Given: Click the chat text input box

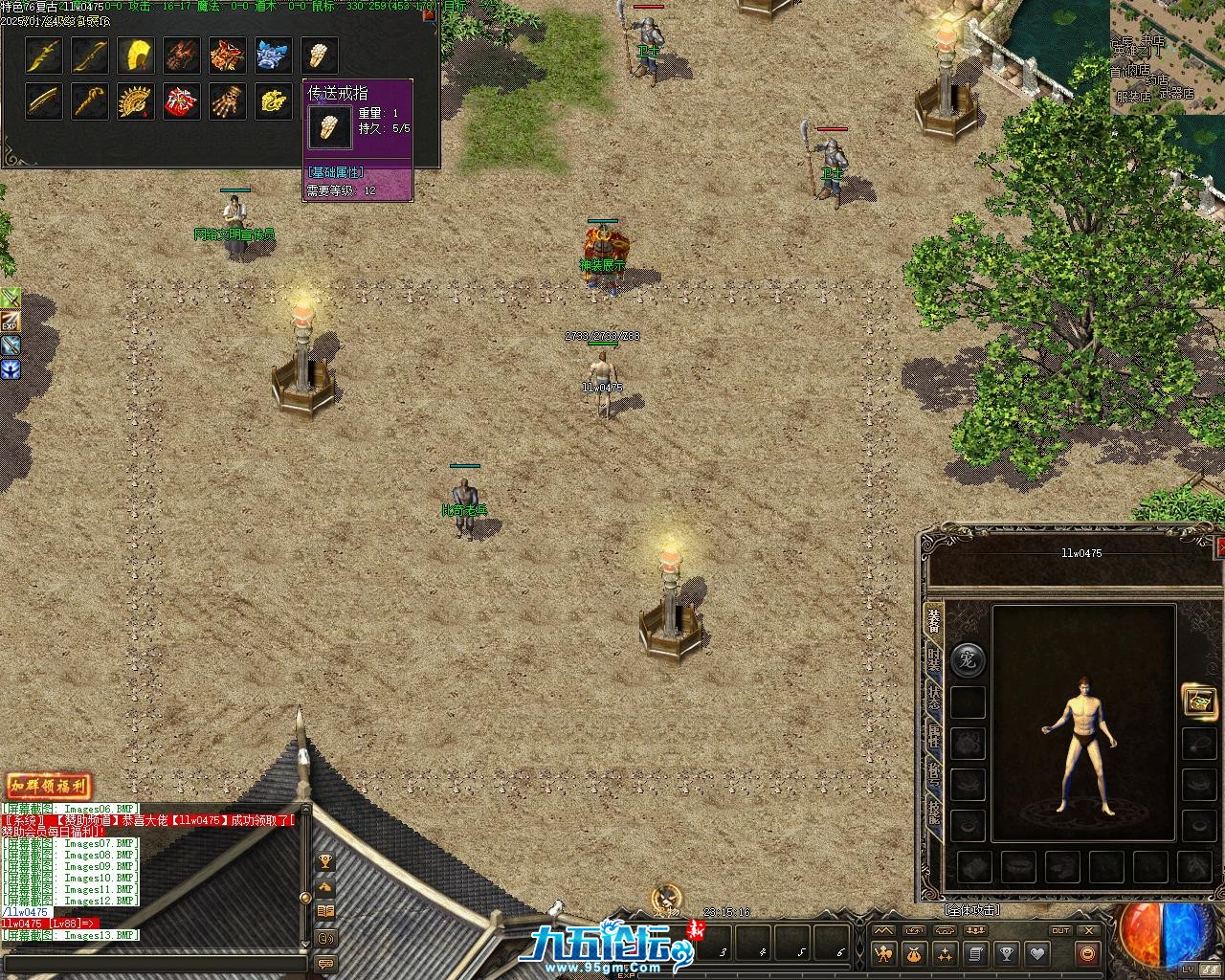Looking at the screenshot, I should [x=153, y=963].
